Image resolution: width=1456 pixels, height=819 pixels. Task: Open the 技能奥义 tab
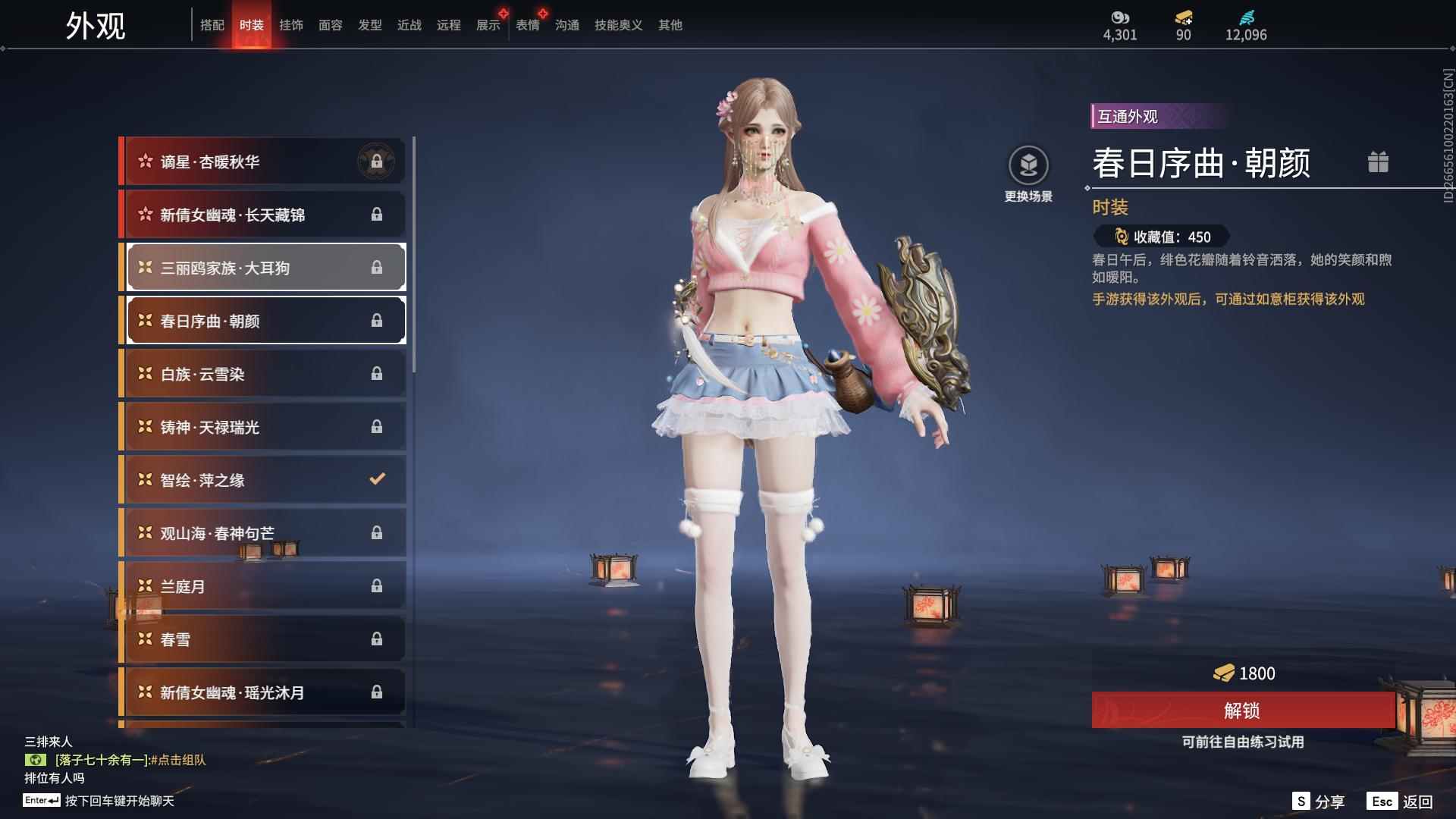618,26
